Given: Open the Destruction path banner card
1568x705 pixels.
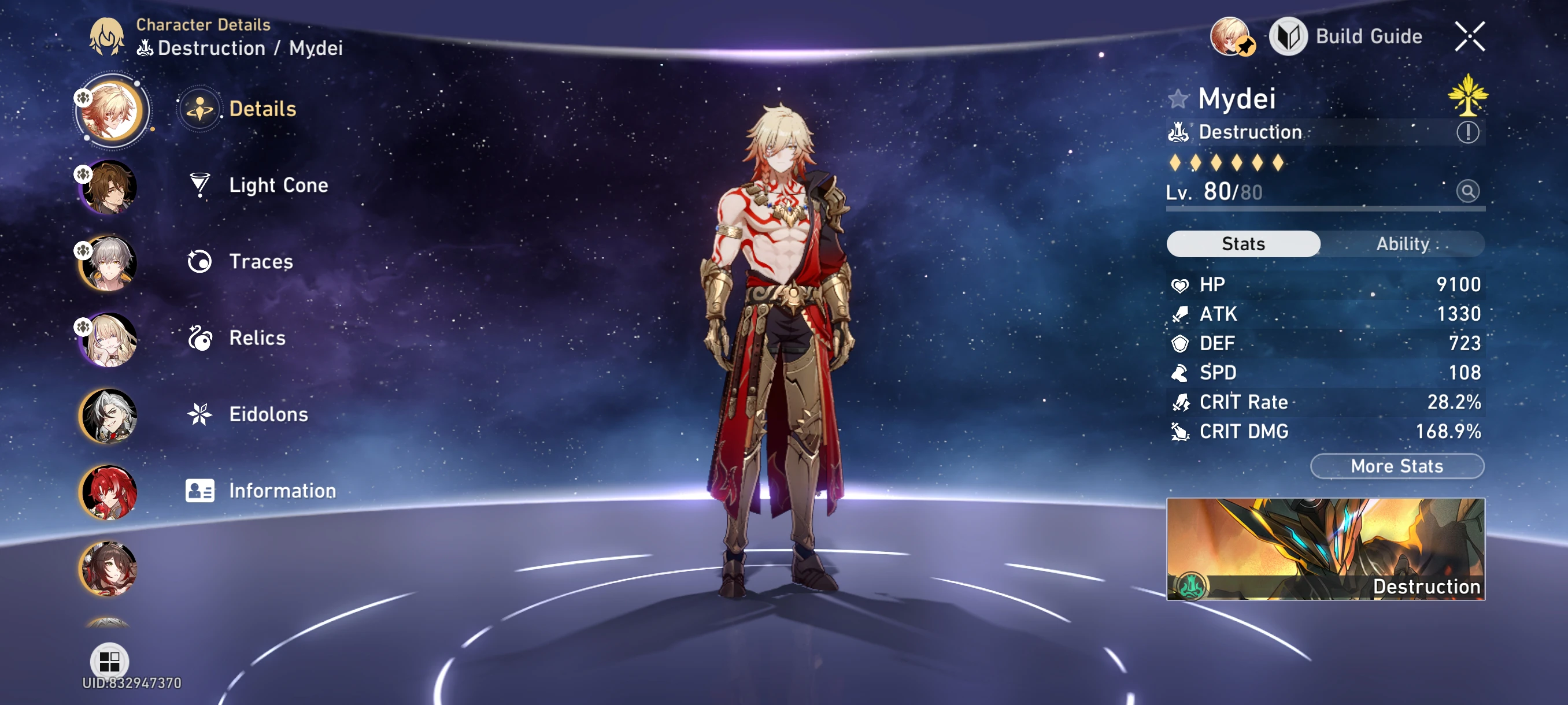Looking at the screenshot, I should (x=1325, y=550).
